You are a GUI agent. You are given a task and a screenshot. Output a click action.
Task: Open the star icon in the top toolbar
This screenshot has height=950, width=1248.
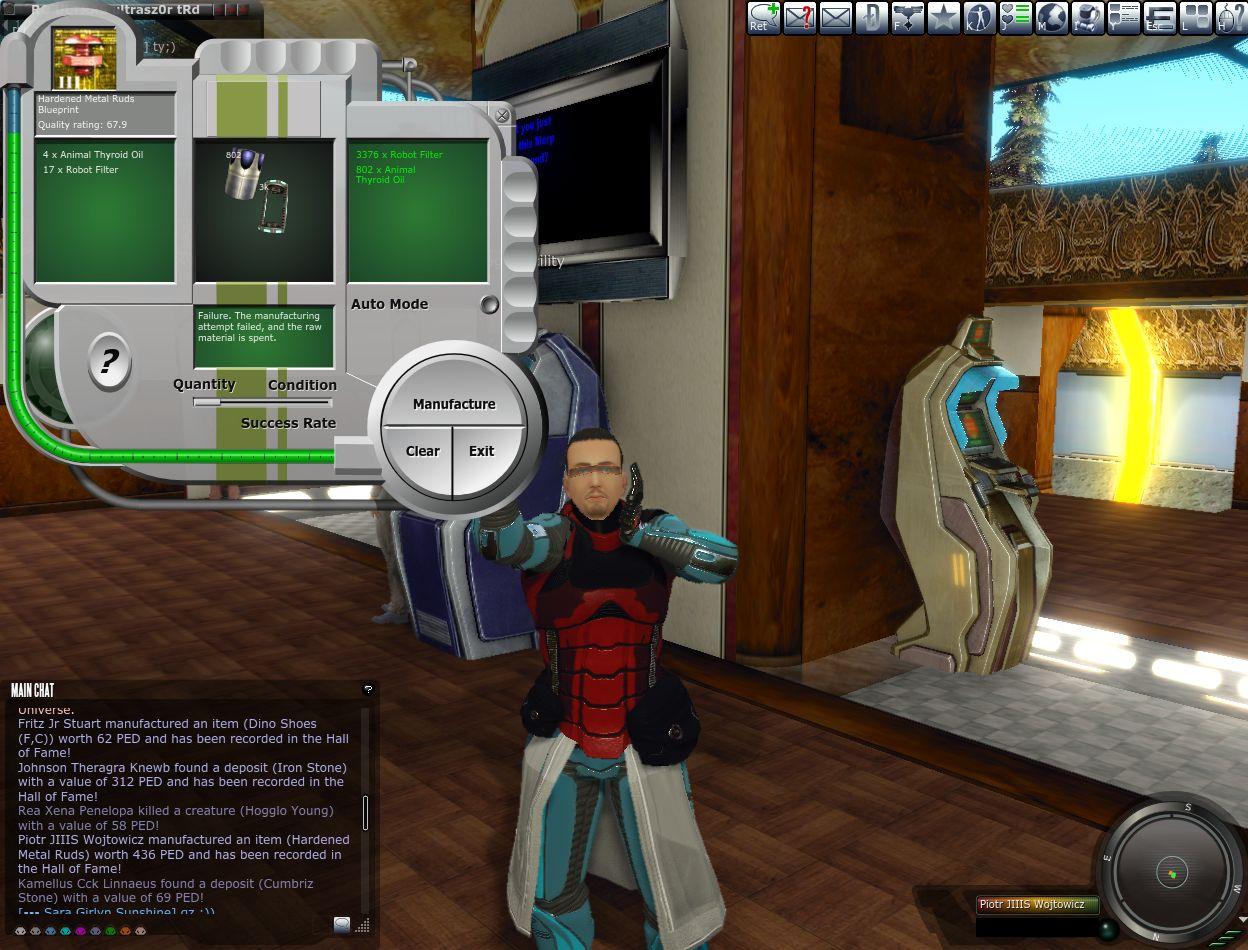pyautogui.click(x=943, y=17)
